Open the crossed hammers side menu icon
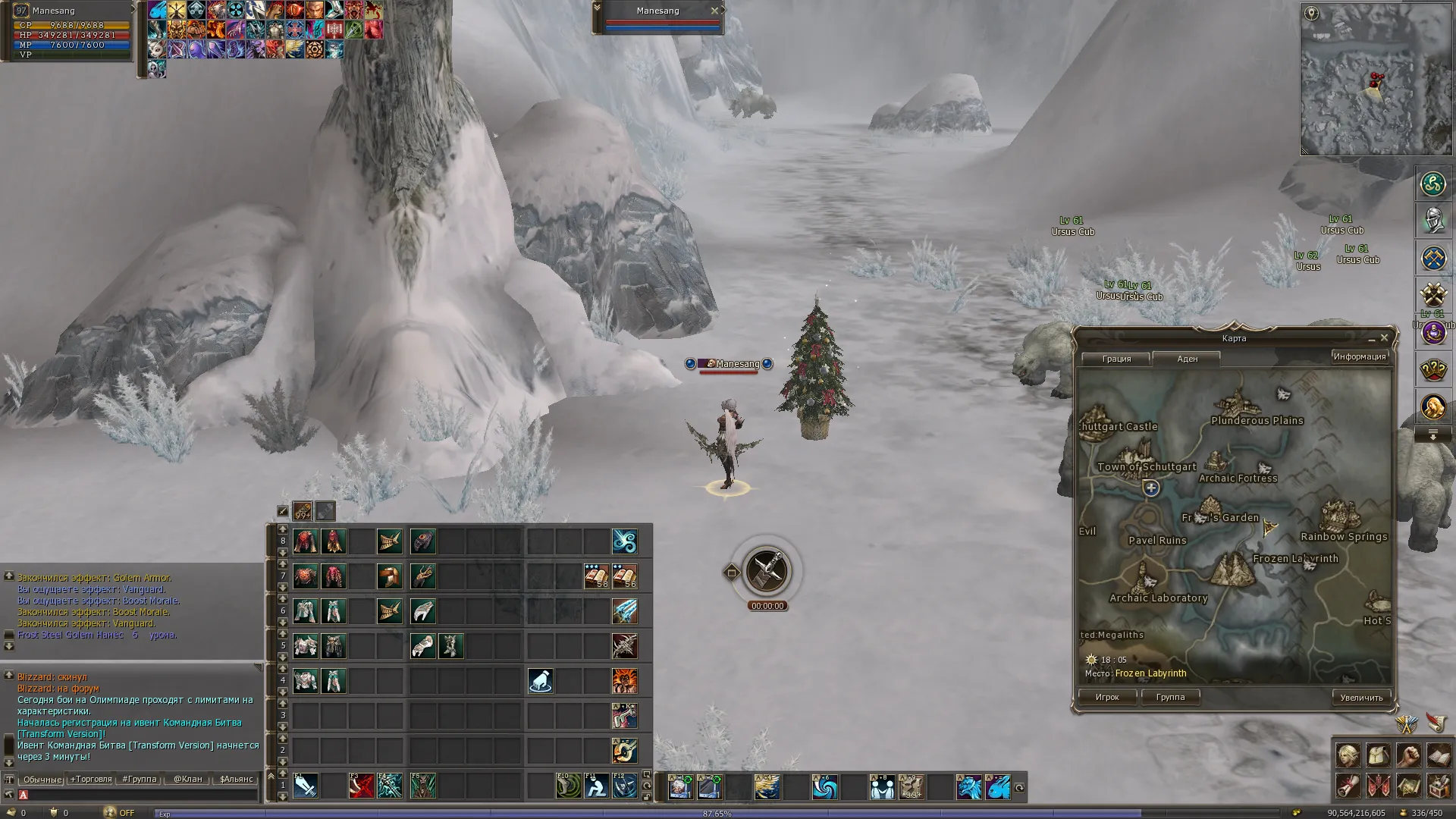 pos(1433,295)
